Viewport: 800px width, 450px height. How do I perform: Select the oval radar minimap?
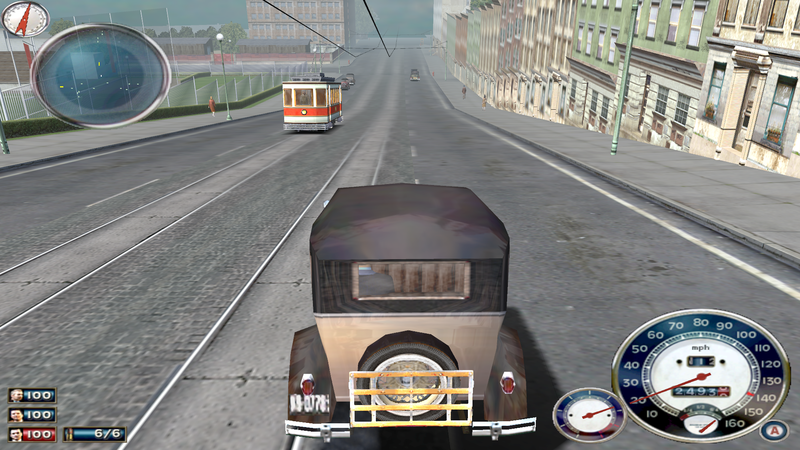pos(101,75)
